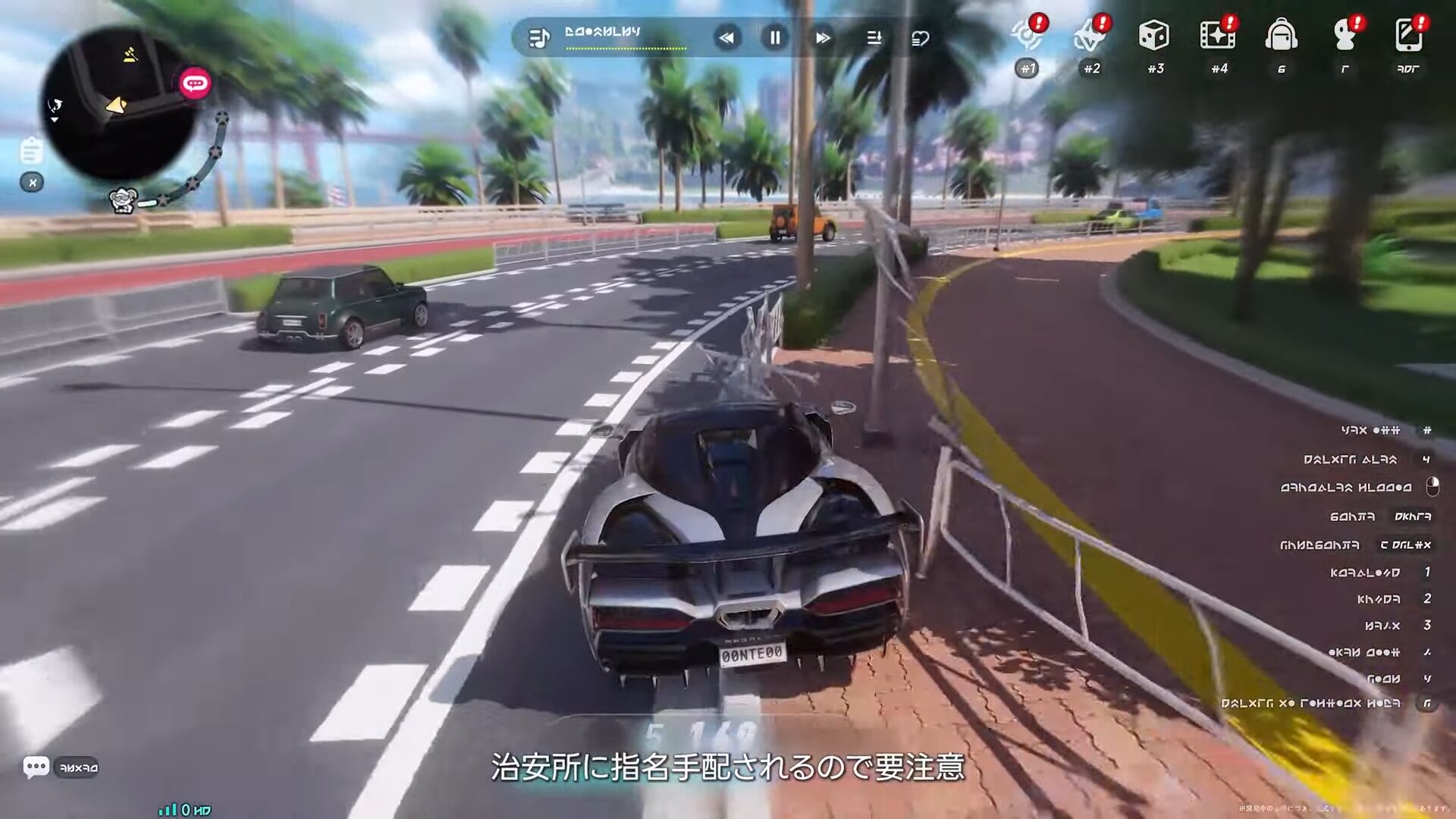Open the character figure menu icon
The width and height of the screenshot is (1456, 819).
1345,36
